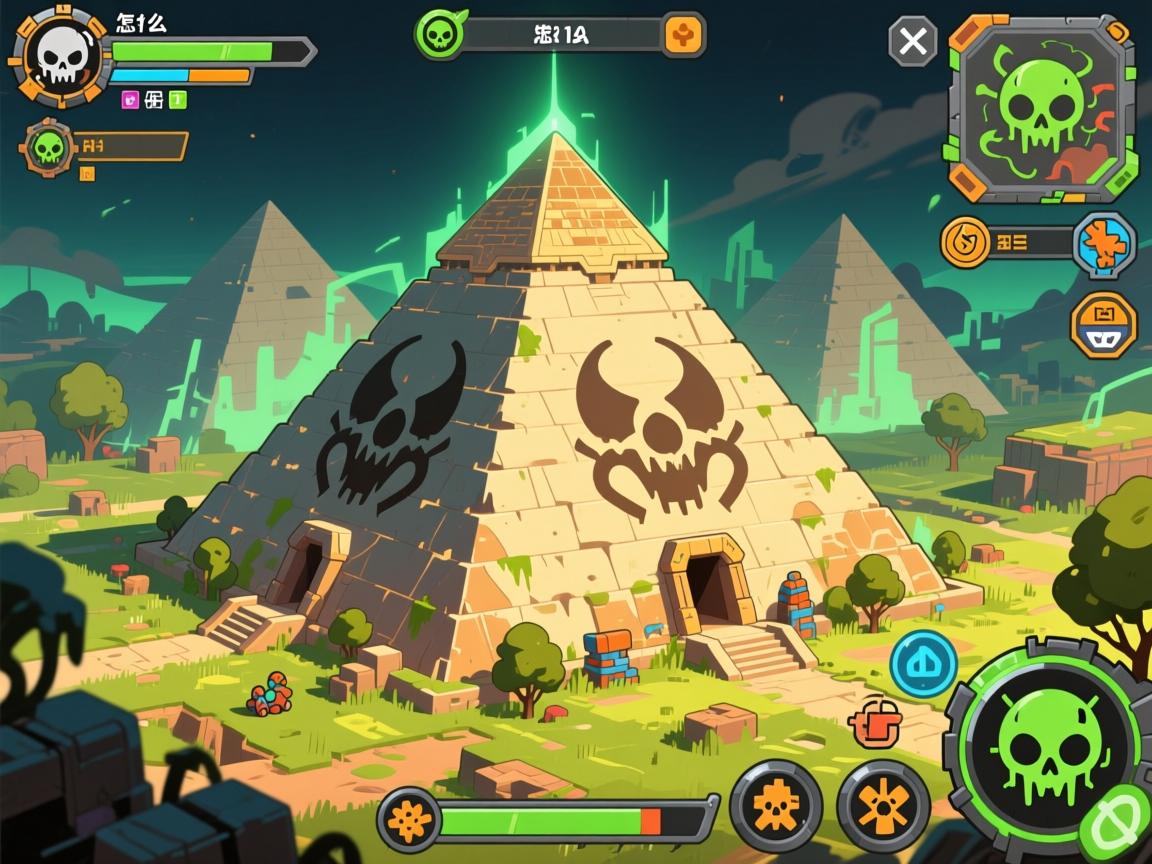Open the green skull minimap

point(1040,108)
